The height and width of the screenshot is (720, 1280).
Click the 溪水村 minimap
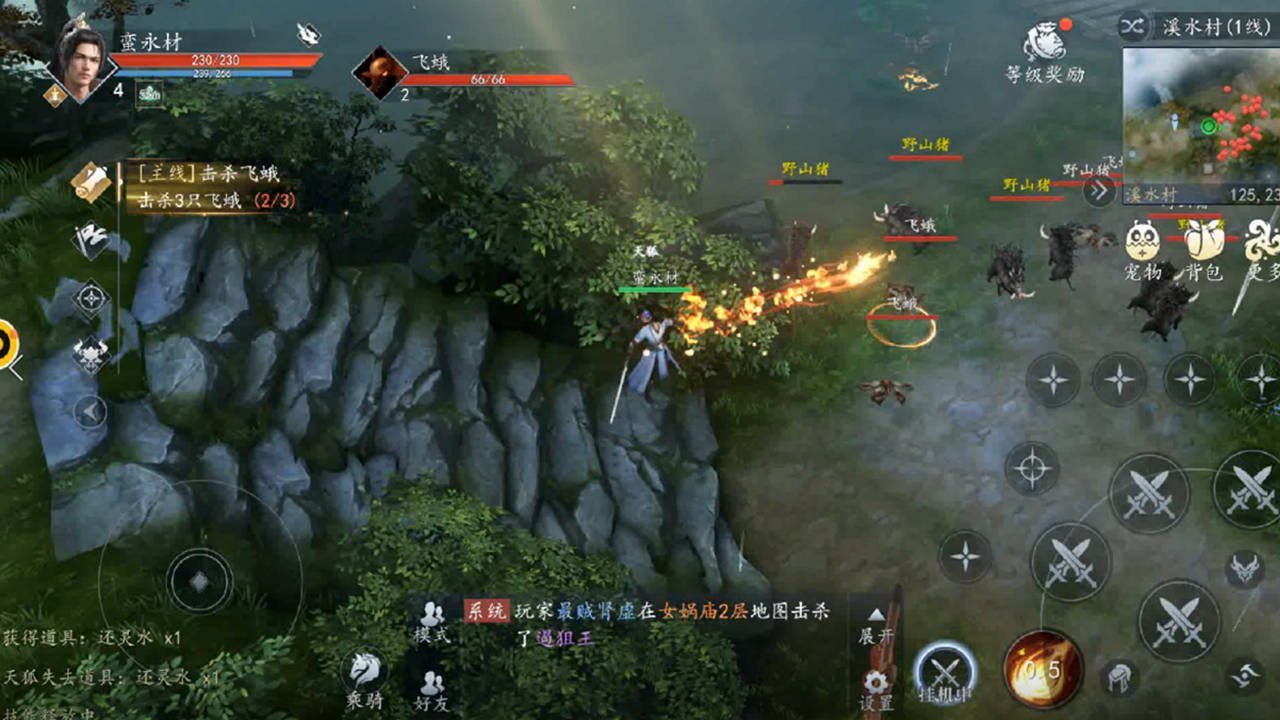(1200, 115)
